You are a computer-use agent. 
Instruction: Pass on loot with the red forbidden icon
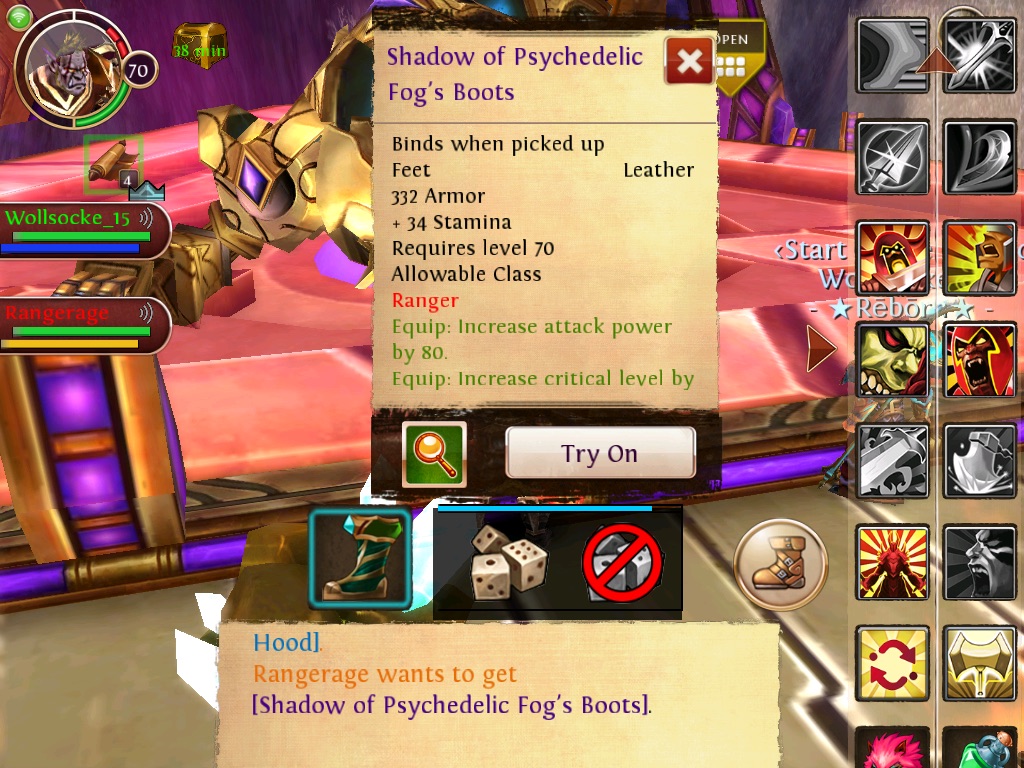click(623, 562)
